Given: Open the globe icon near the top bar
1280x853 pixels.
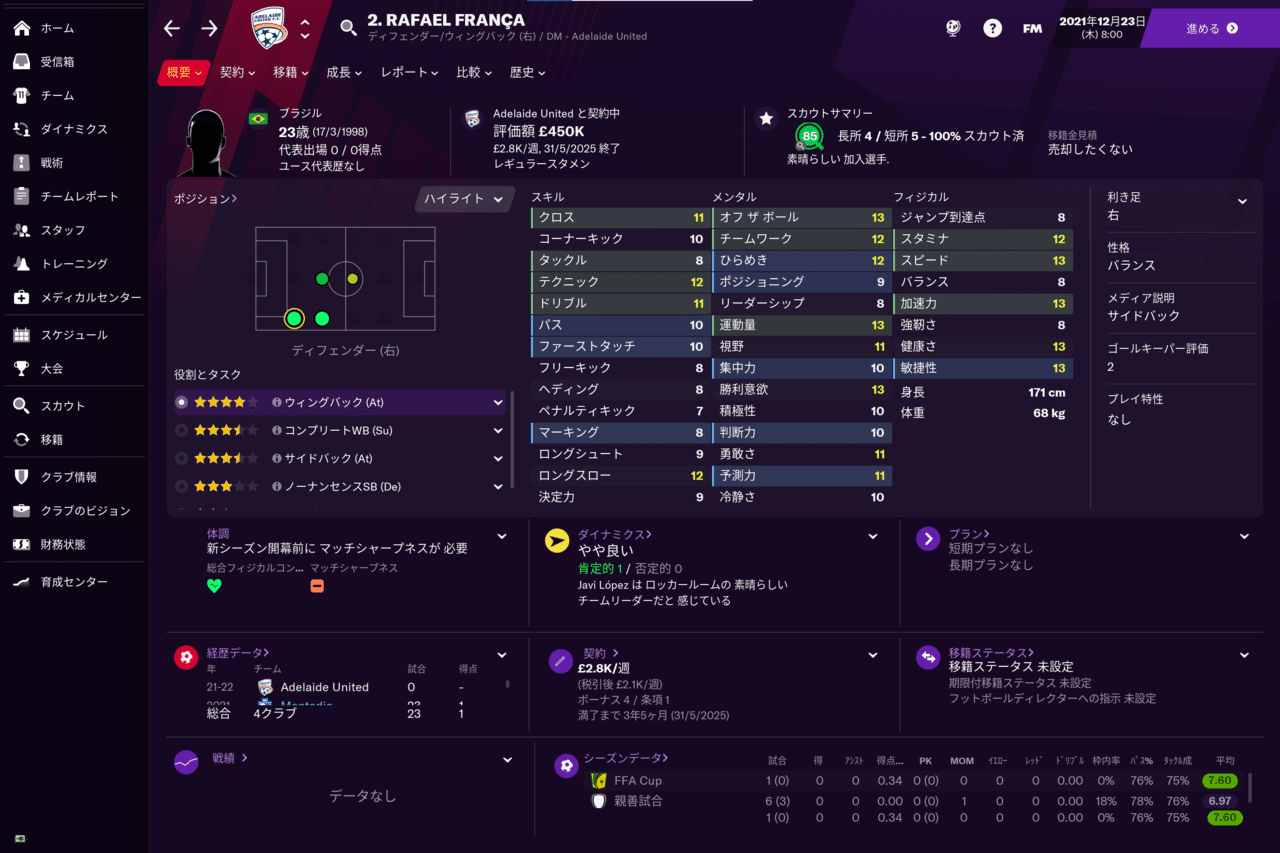Looking at the screenshot, I should point(952,28).
